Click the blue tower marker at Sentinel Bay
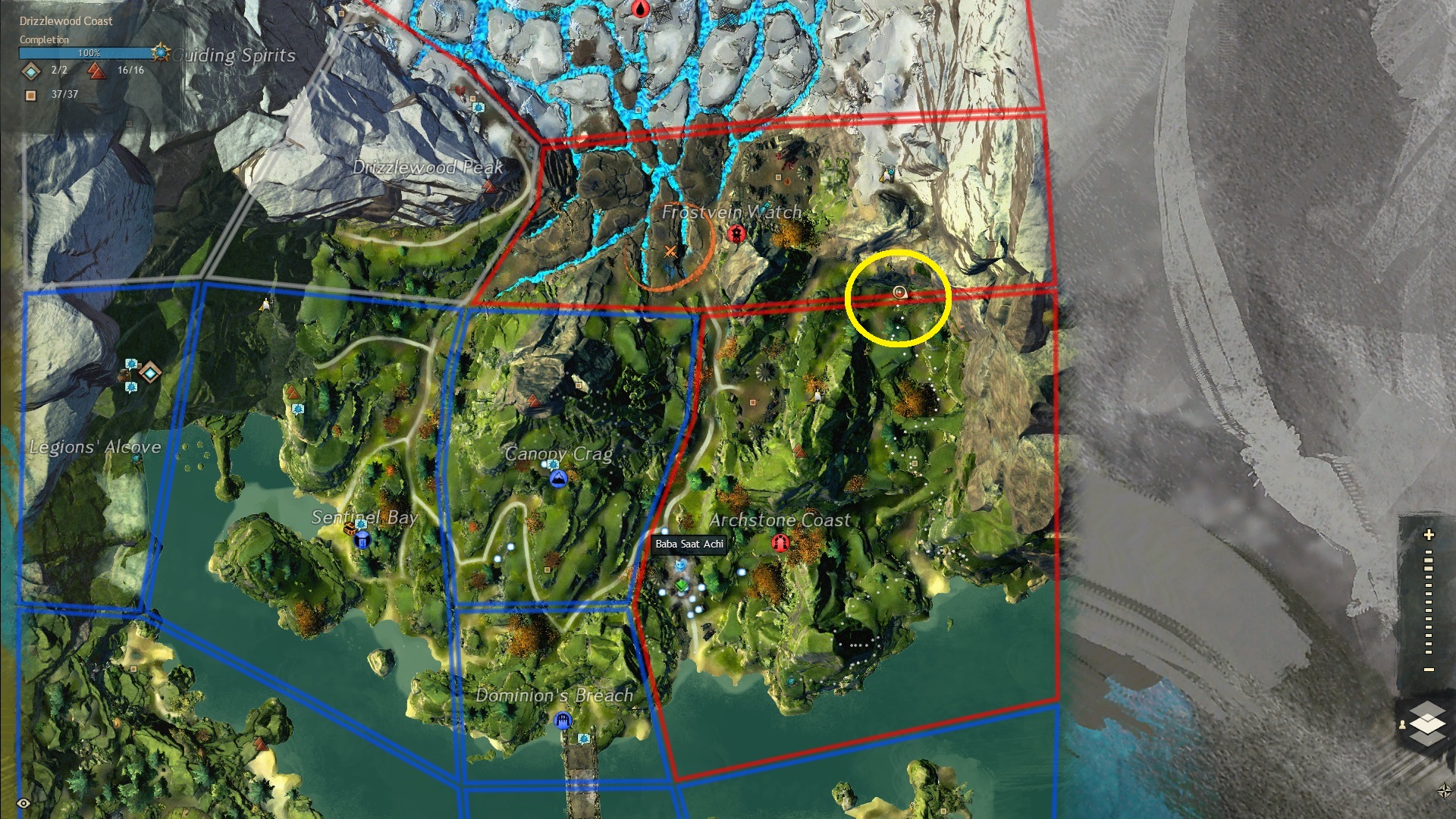 coord(362,540)
